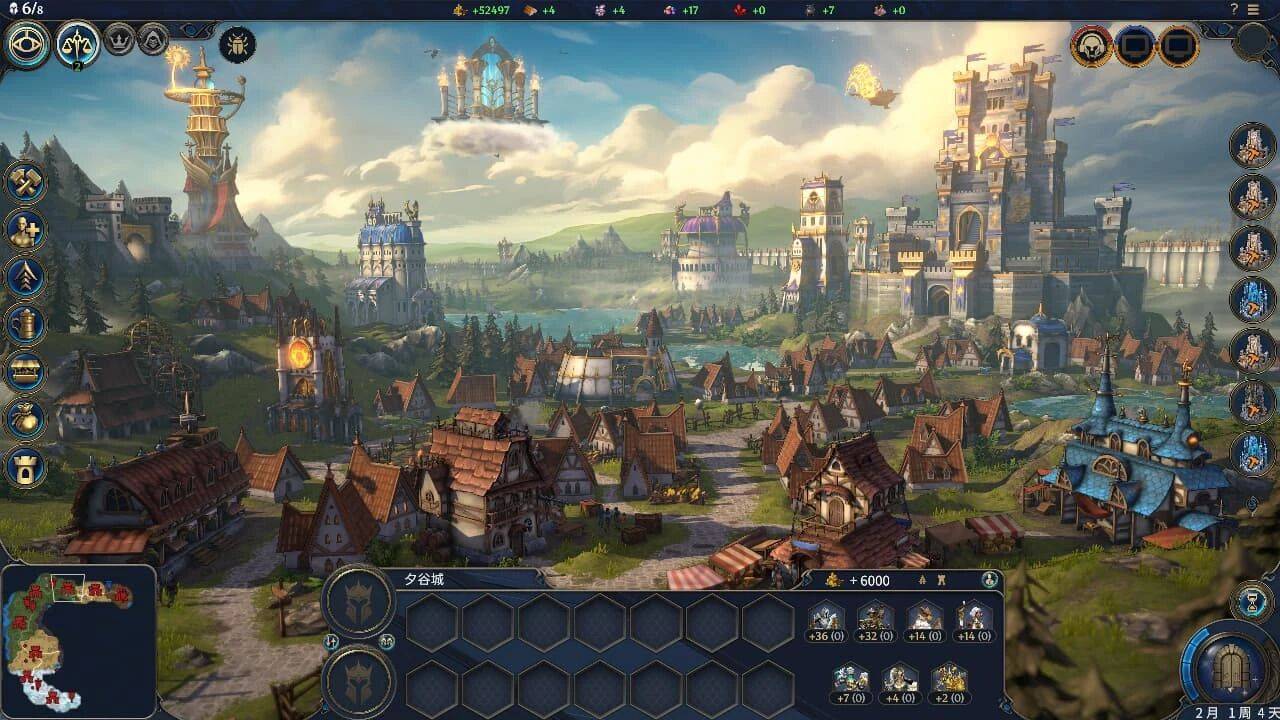
Task: Click the hourglass button
Action: point(1250,600)
